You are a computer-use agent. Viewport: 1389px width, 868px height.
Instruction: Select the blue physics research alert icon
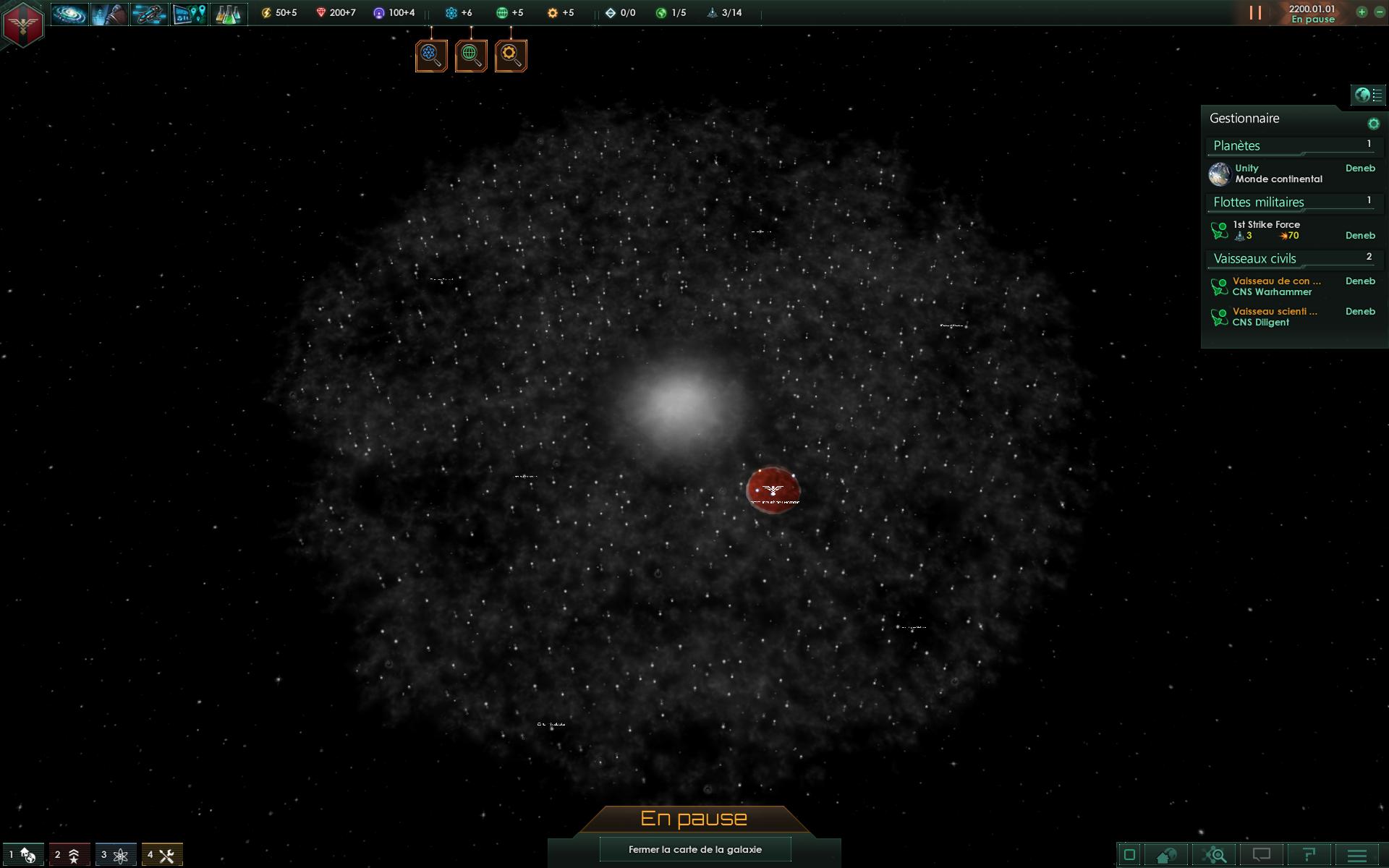tap(431, 56)
